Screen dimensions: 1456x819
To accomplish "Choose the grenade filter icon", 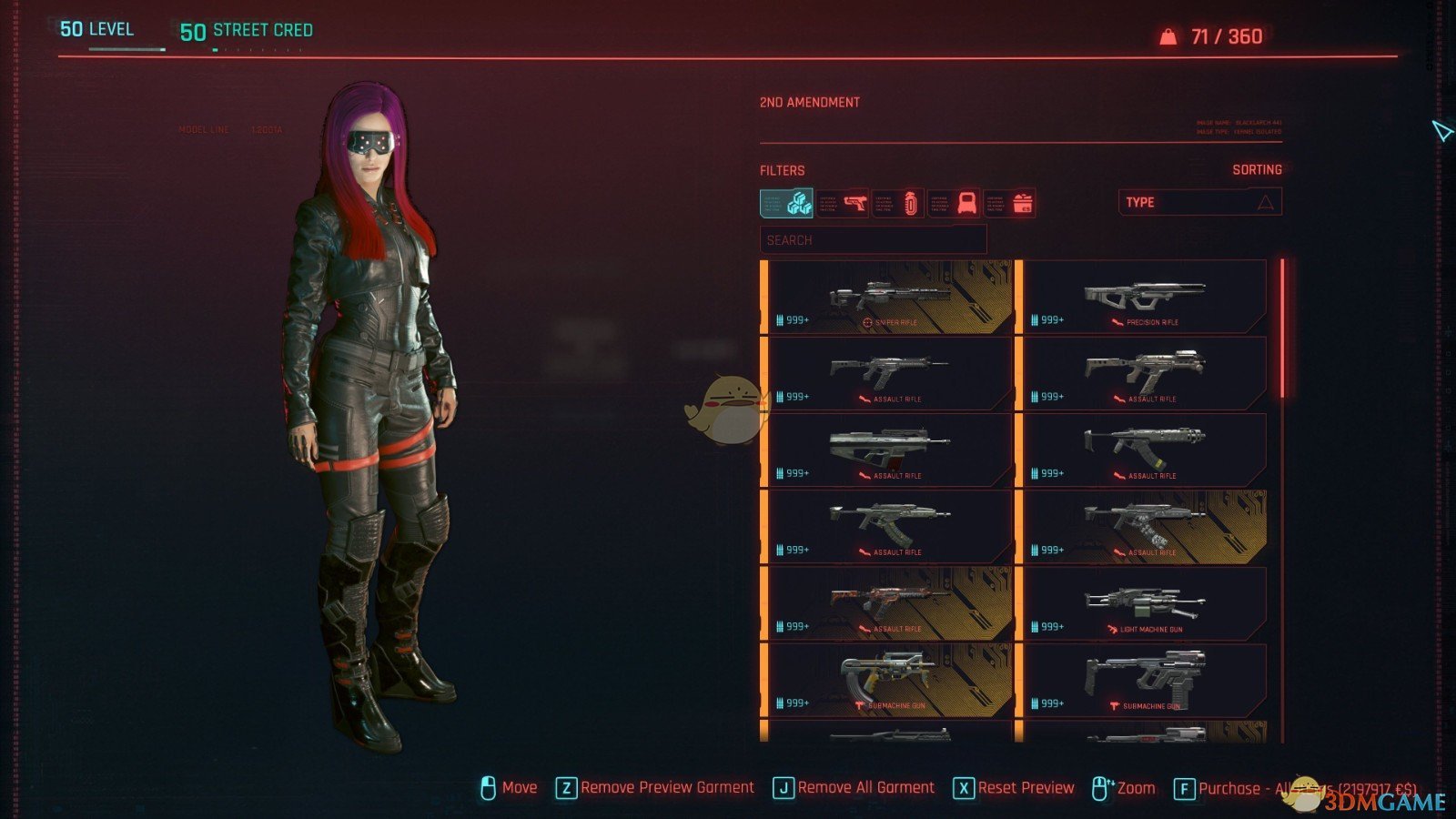I will coord(899,203).
